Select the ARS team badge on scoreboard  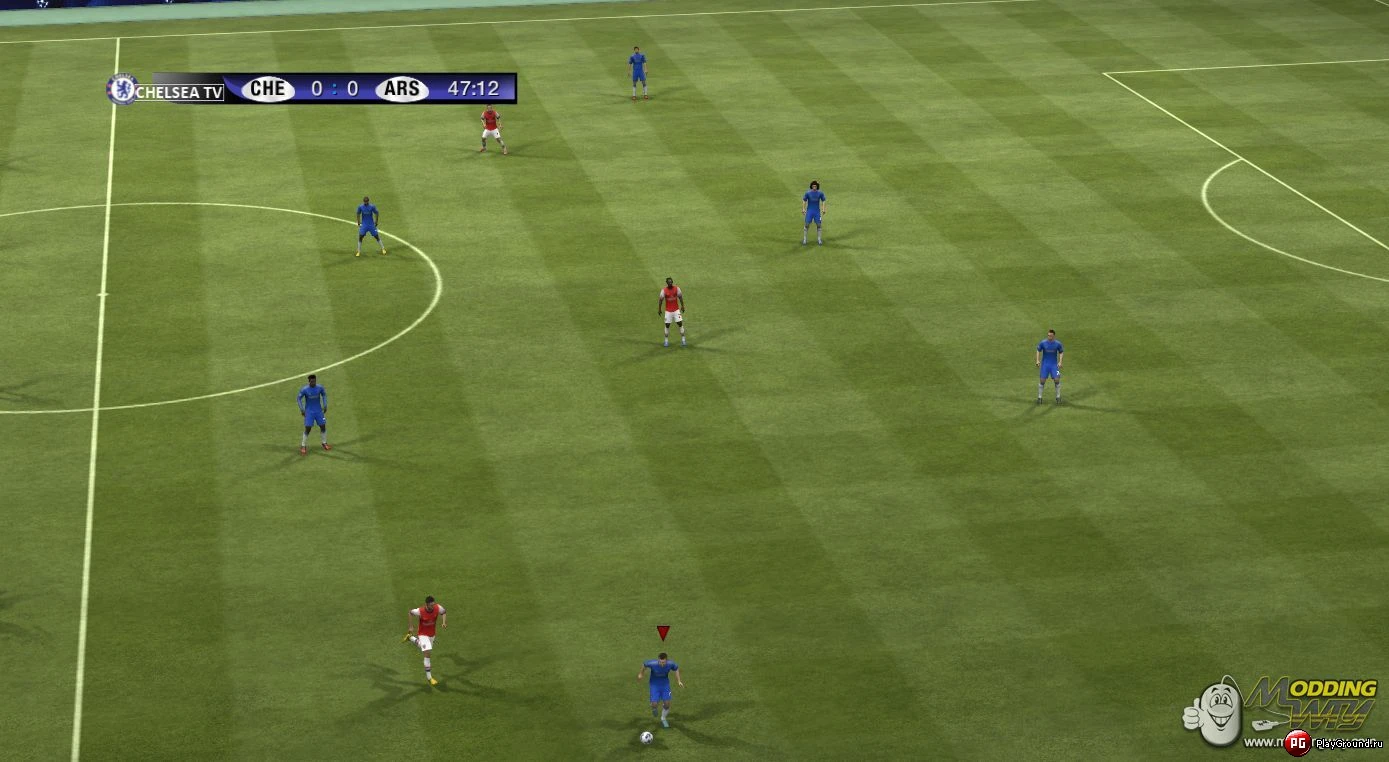point(400,89)
